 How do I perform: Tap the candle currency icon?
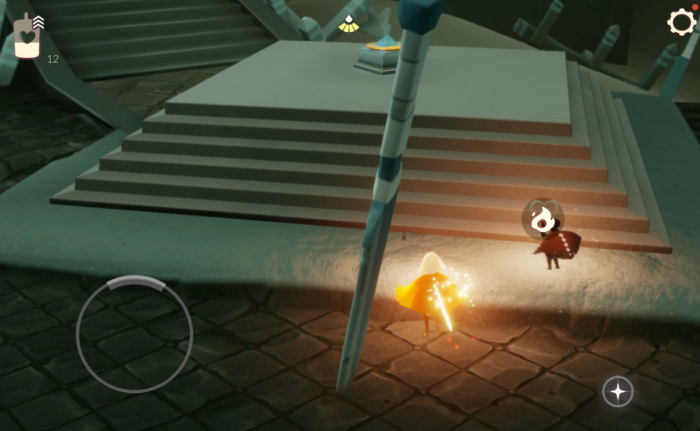point(27,40)
